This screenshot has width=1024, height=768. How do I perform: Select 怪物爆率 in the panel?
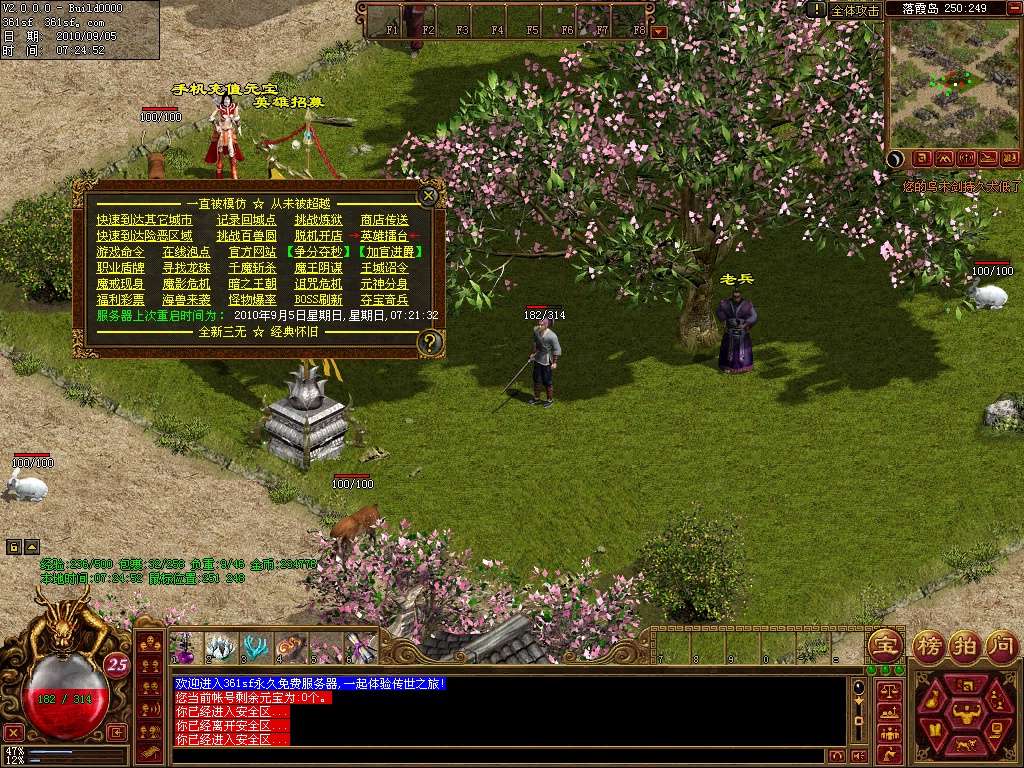252,300
